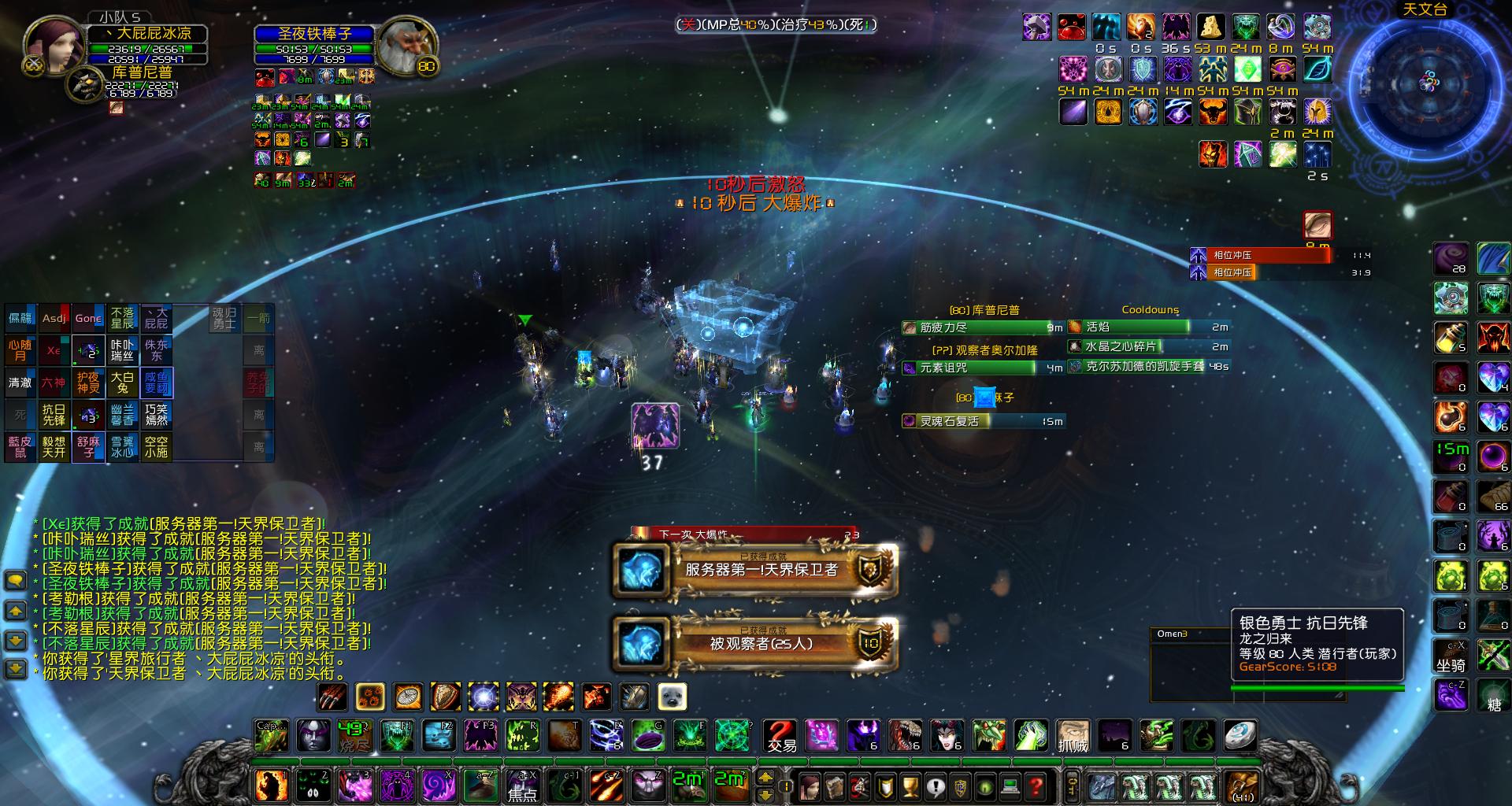The image size is (1512, 806).
Task: Target raid member 大白兔 in raid frames
Action: 122,383
